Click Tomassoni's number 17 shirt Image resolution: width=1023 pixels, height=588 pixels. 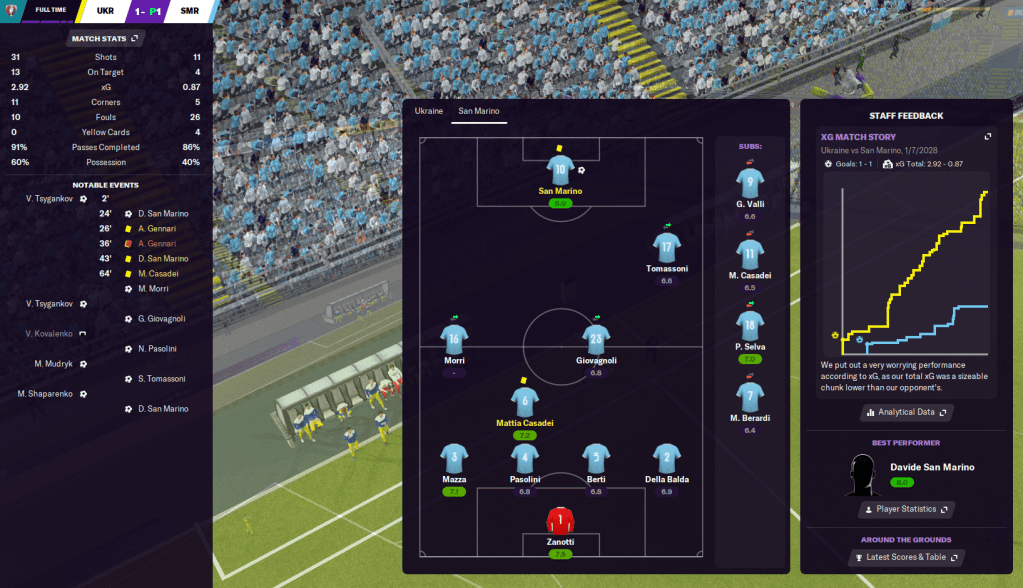click(667, 246)
